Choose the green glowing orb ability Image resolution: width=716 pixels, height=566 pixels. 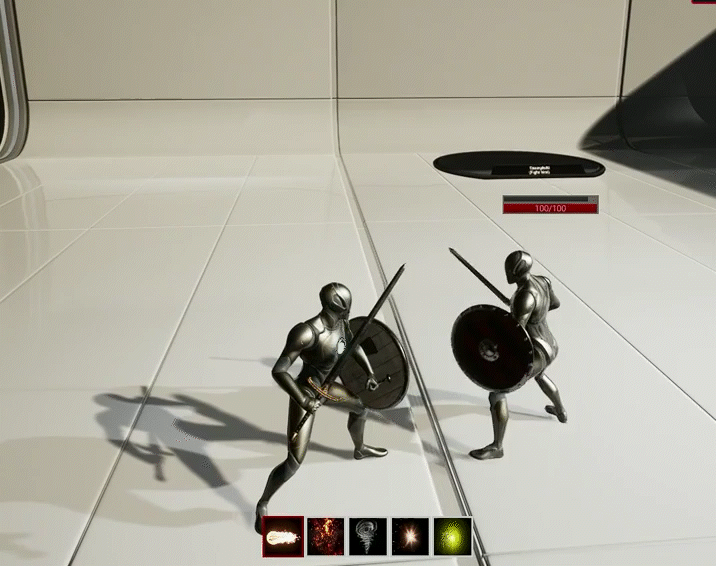coord(452,537)
